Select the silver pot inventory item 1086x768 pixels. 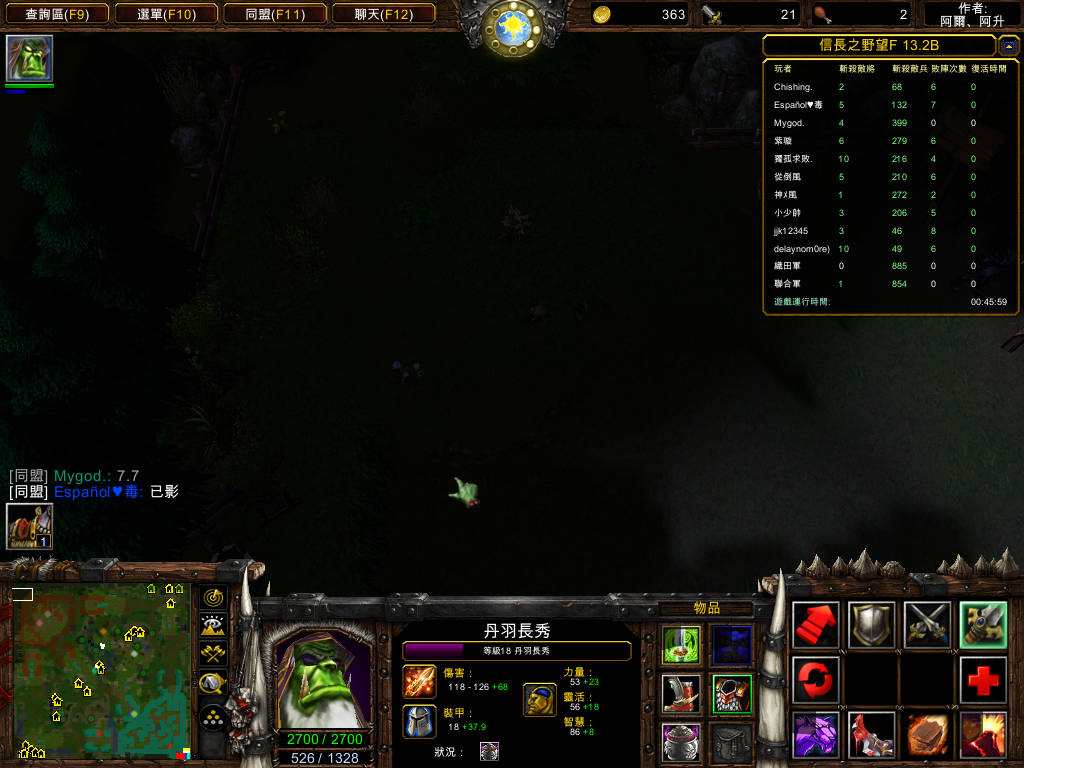(682, 742)
